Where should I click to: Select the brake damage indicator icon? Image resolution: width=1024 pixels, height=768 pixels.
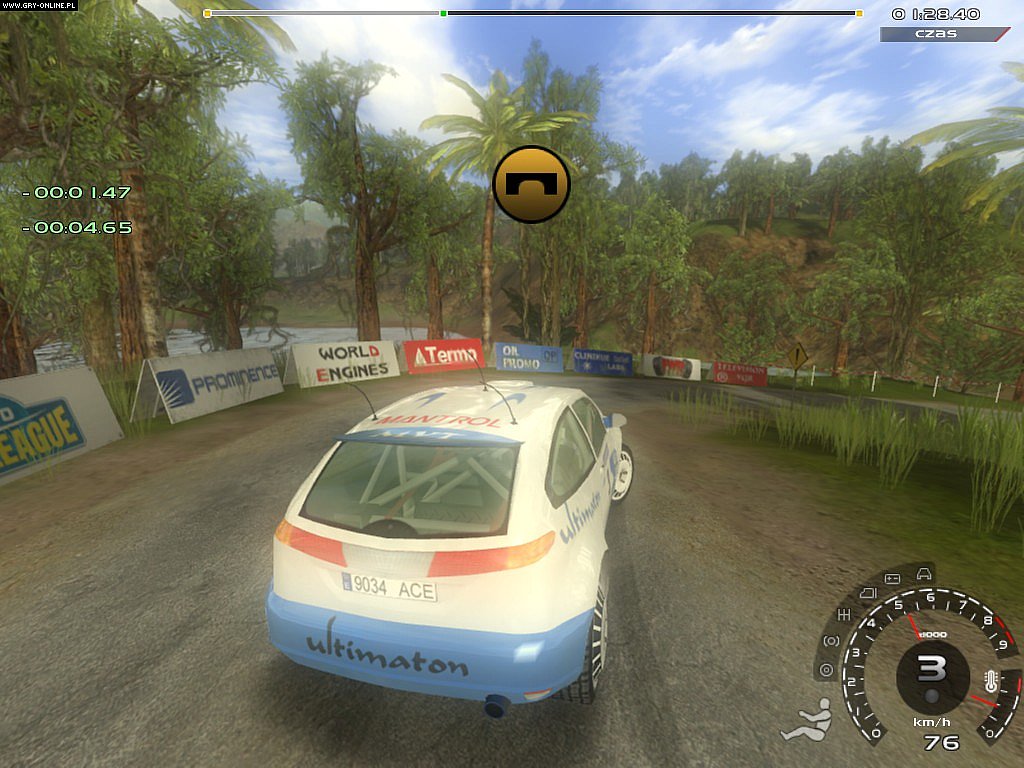(x=830, y=640)
